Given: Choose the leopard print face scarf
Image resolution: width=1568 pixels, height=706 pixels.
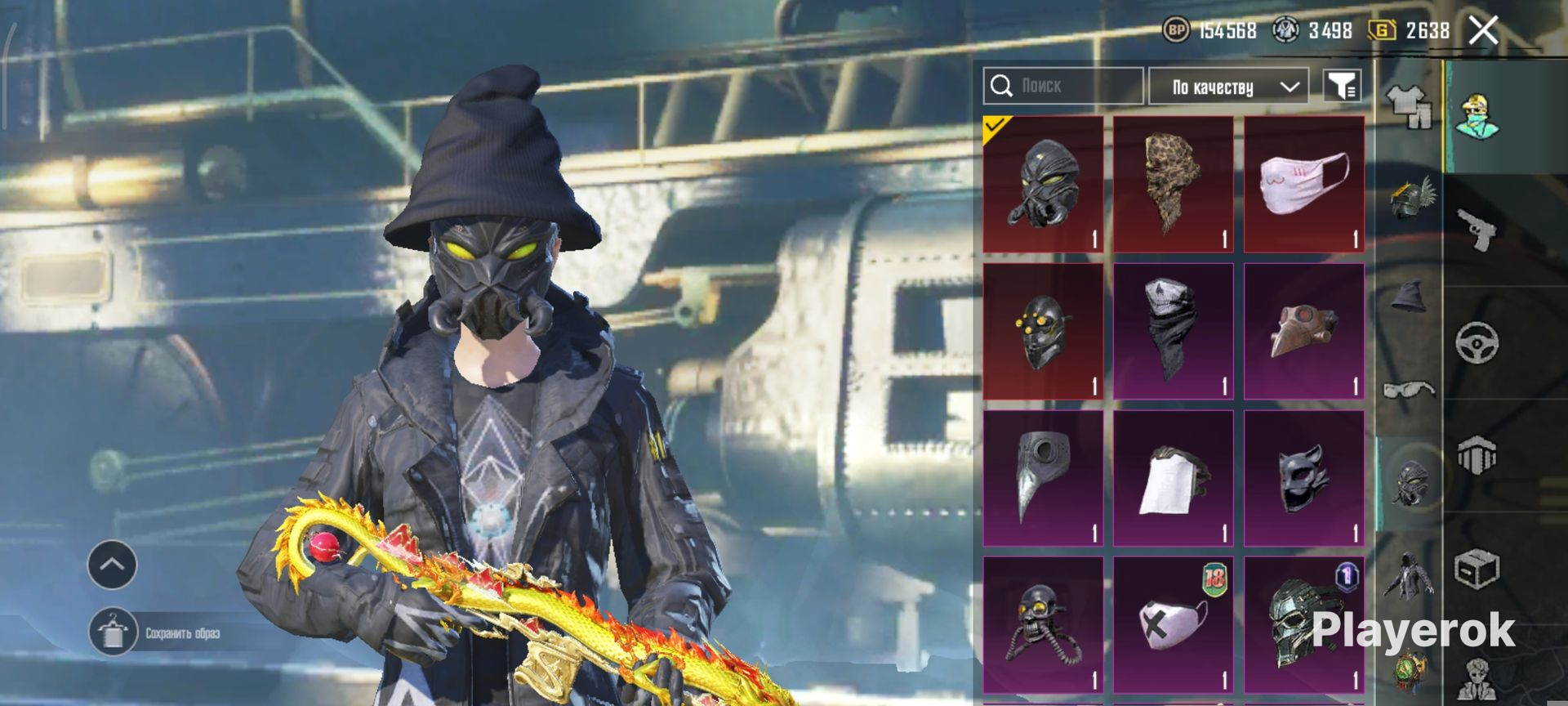Looking at the screenshot, I should pyautogui.click(x=1173, y=184).
